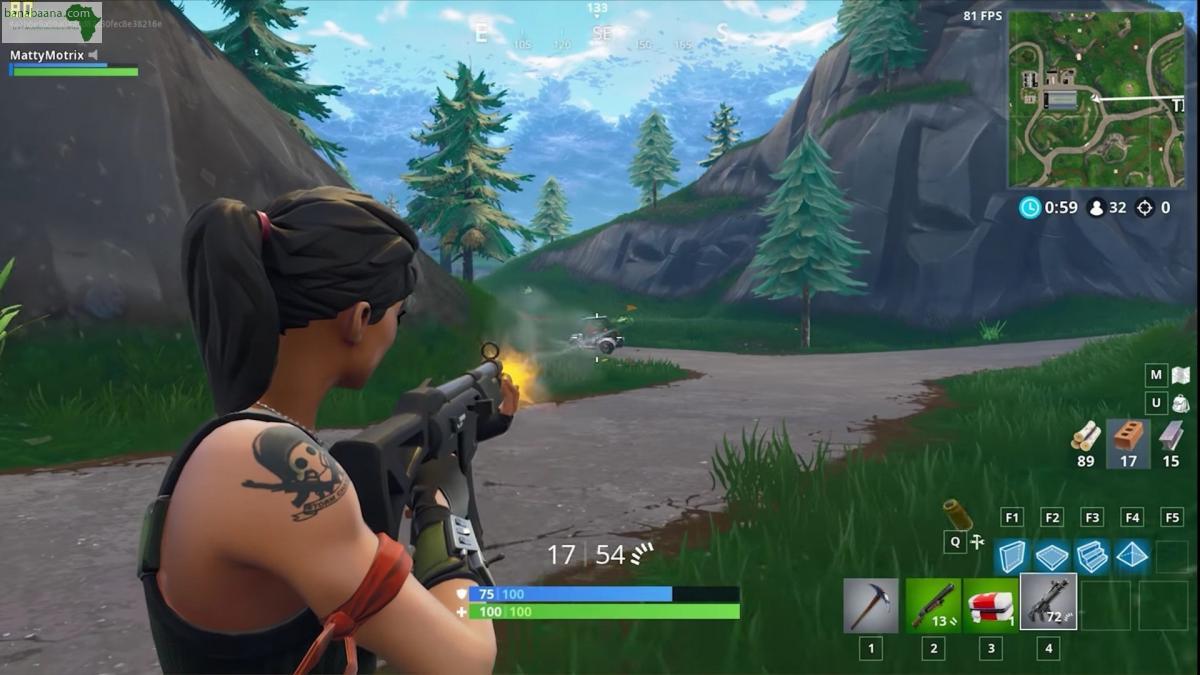Toggle build mode with the crossed tools icon

978,541
